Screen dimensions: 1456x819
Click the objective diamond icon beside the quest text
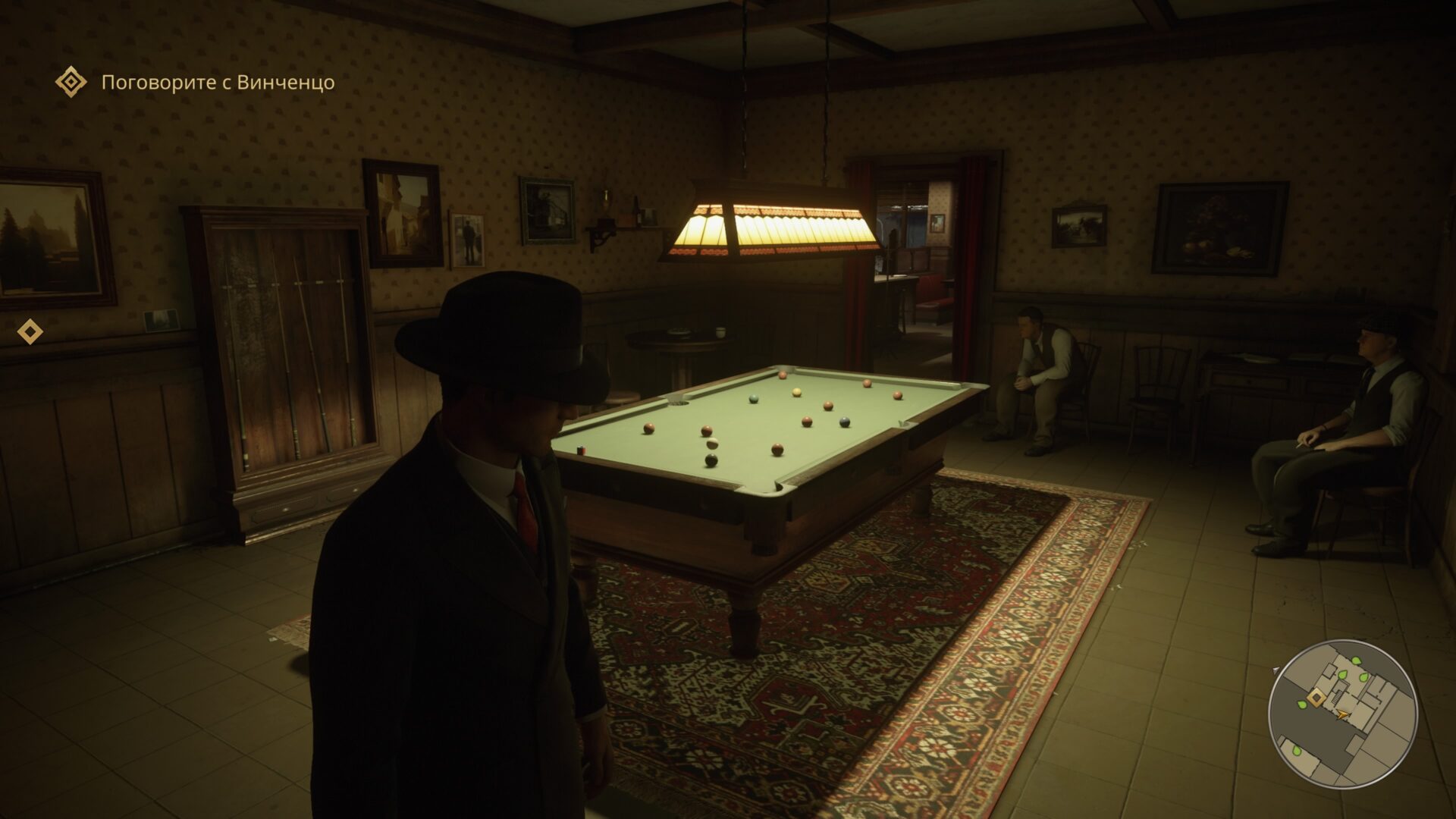coord(71,81)
